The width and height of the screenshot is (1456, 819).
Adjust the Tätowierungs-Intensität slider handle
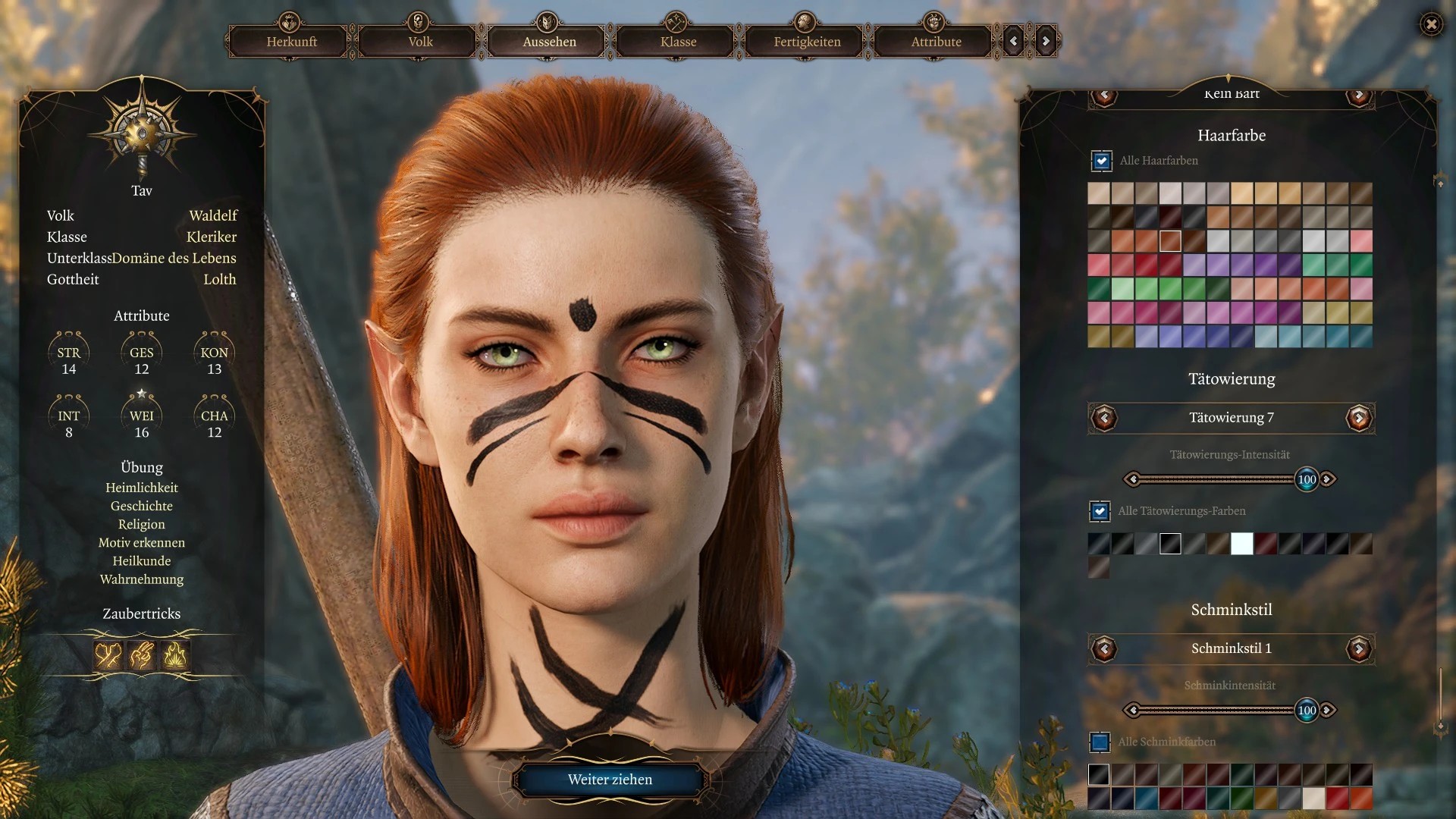1307,479
